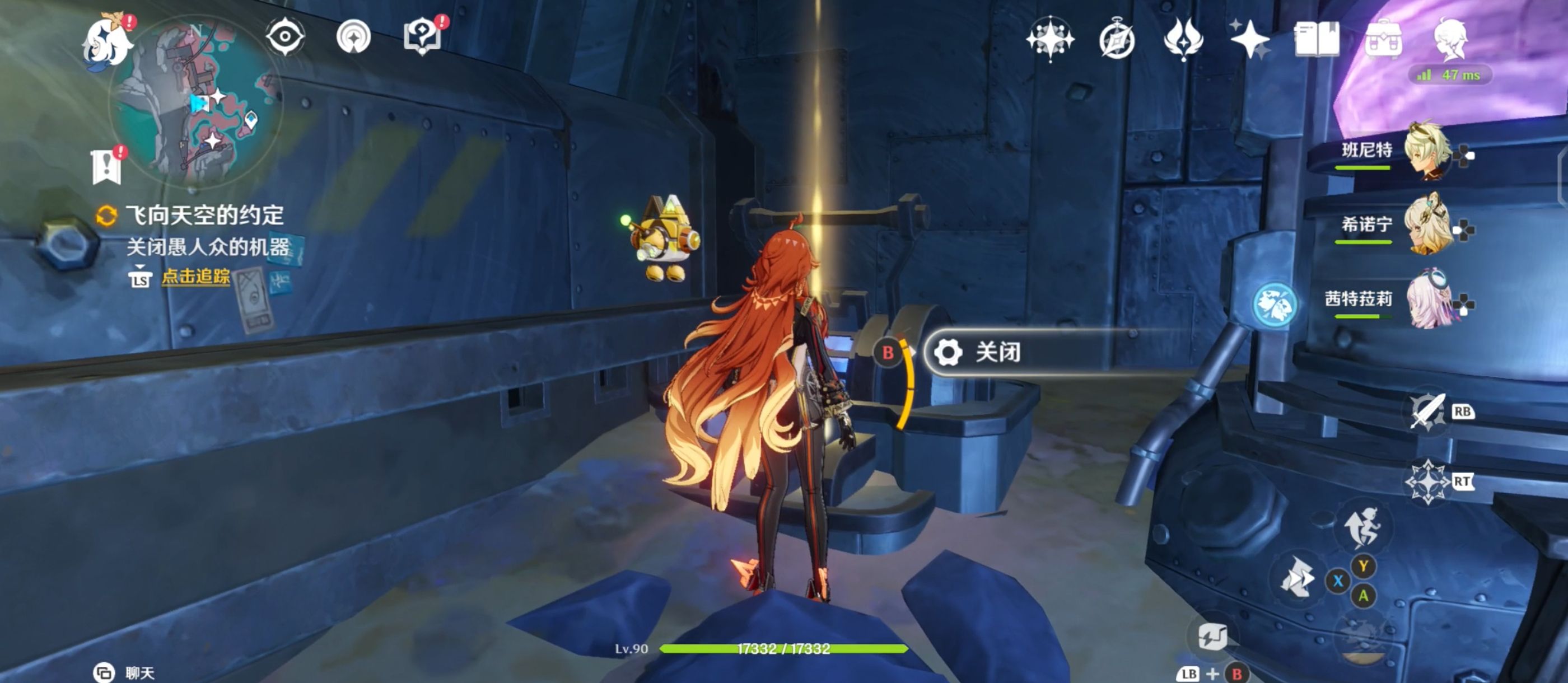The width and height of the screenshot is (1568, 683).
Task: Click the eye-shaped Elemental Sight icon
Action: [285, 38]
